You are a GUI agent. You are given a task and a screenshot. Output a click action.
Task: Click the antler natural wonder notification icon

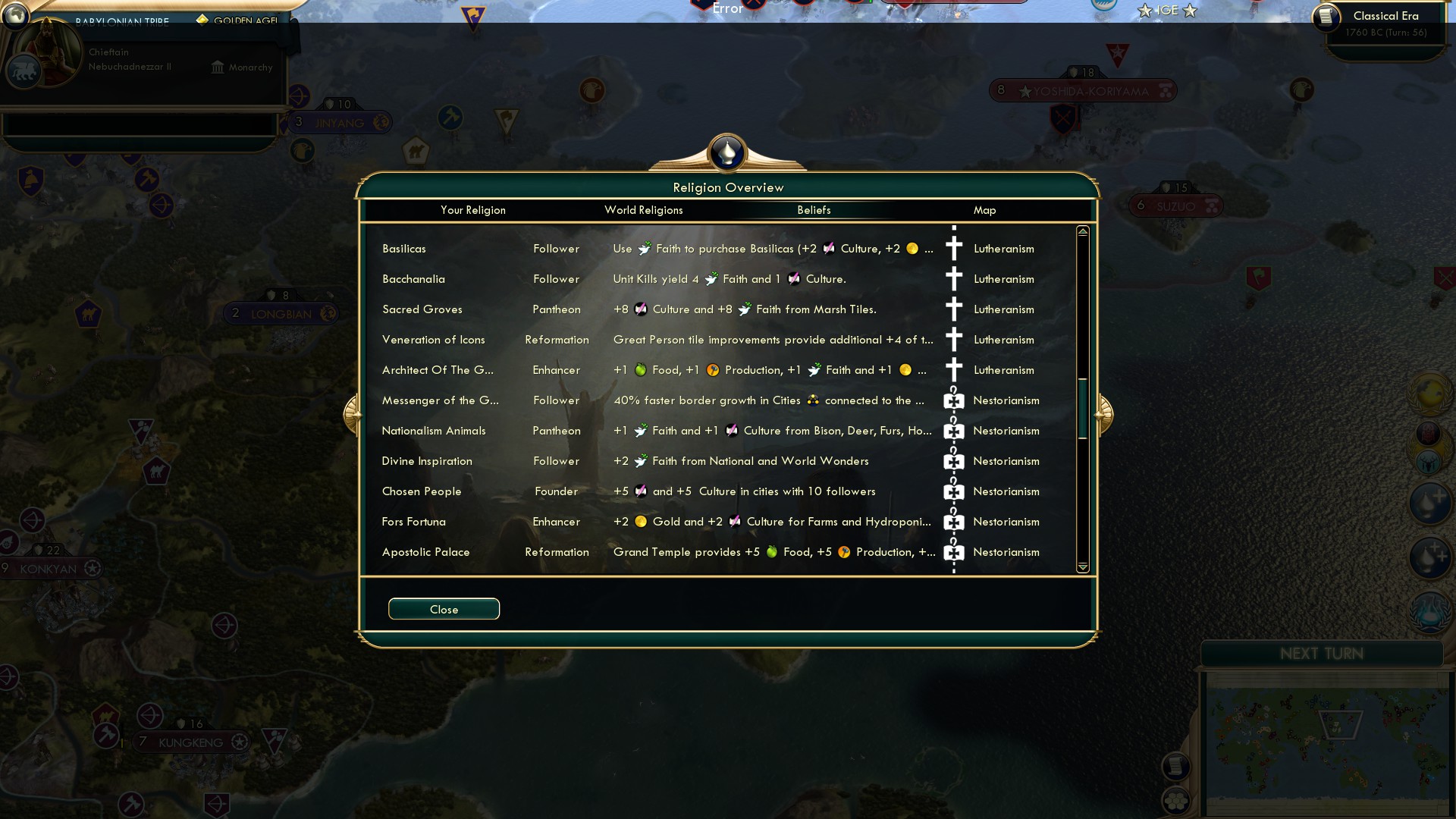[x=1428, y=462]
